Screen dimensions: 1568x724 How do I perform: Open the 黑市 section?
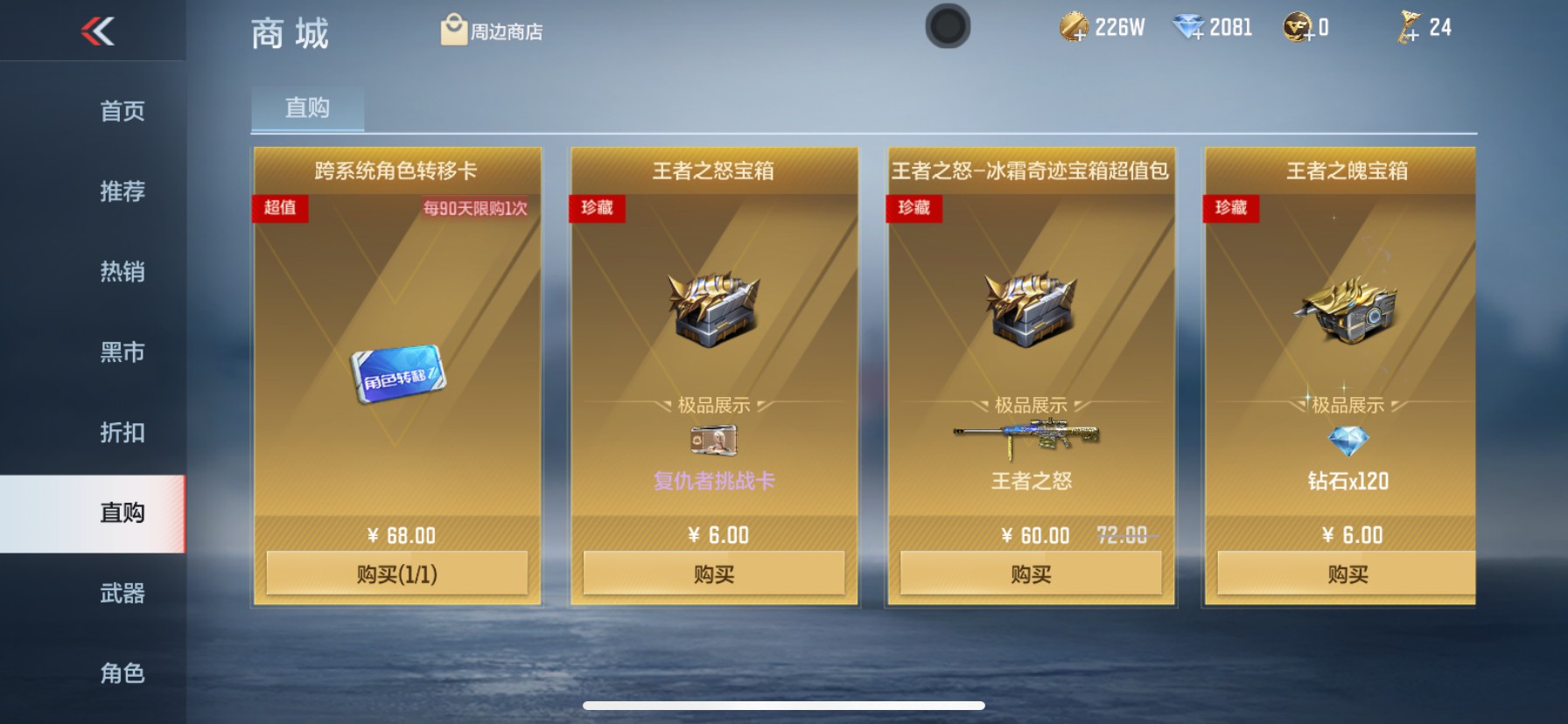pyautogui.click(x=121, y=352)
